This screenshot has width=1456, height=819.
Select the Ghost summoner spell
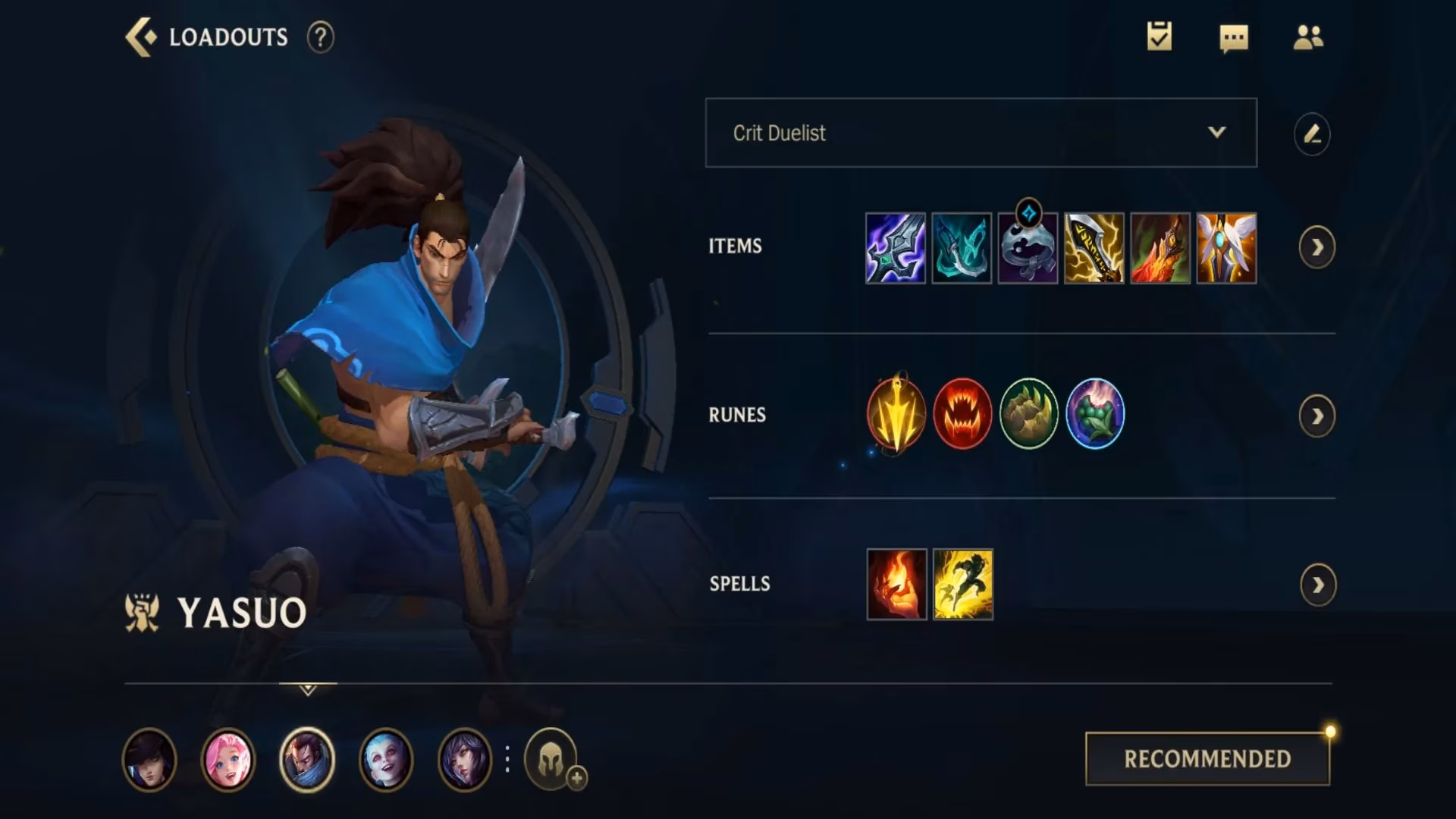[962, 582]
